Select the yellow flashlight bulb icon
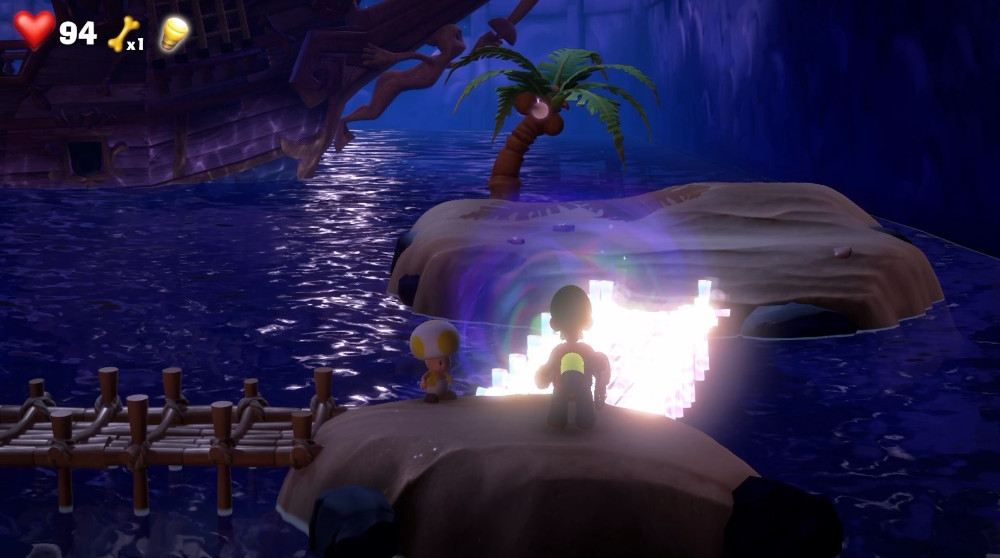 tap(174, 32)
